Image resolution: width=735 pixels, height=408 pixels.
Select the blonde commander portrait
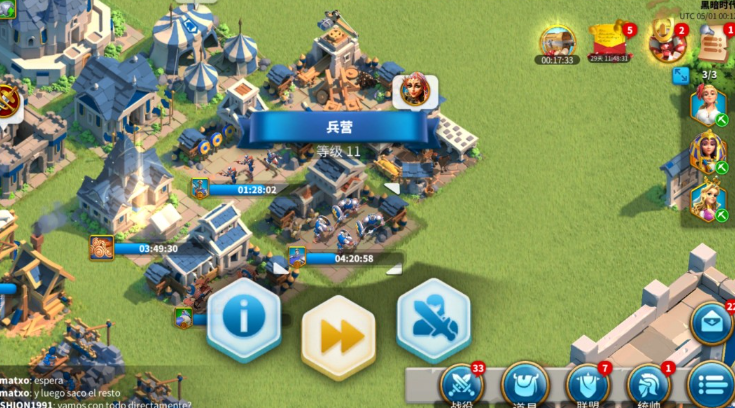pyautogui.click(x=707, y=104)
